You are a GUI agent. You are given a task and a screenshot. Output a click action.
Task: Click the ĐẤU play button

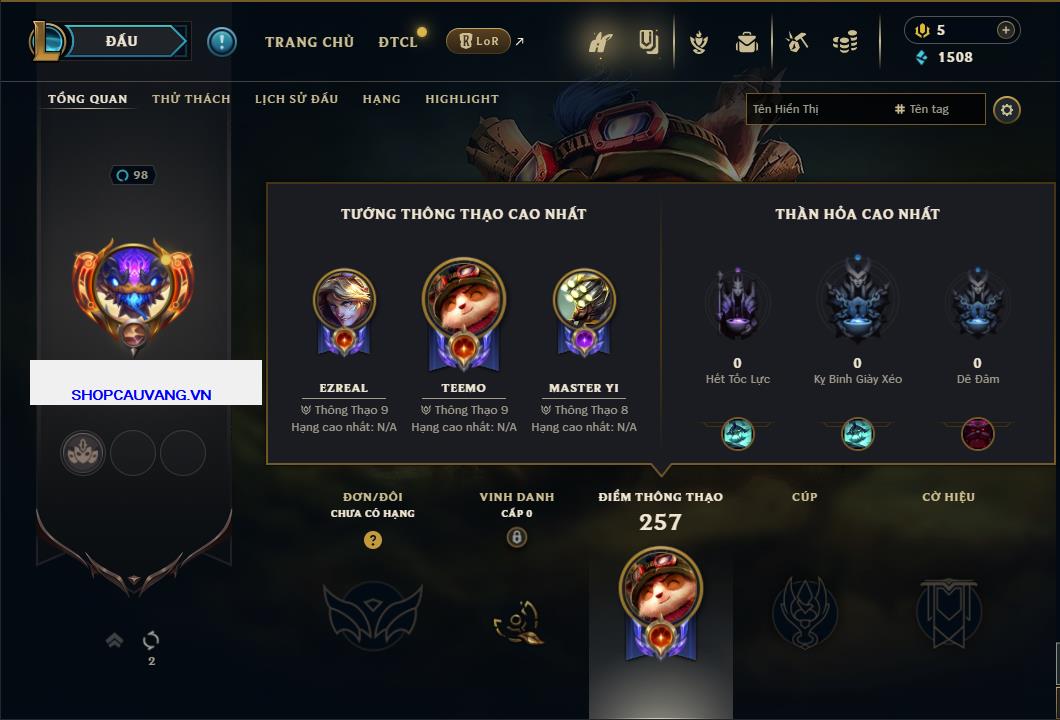click(x=122, y=41)
